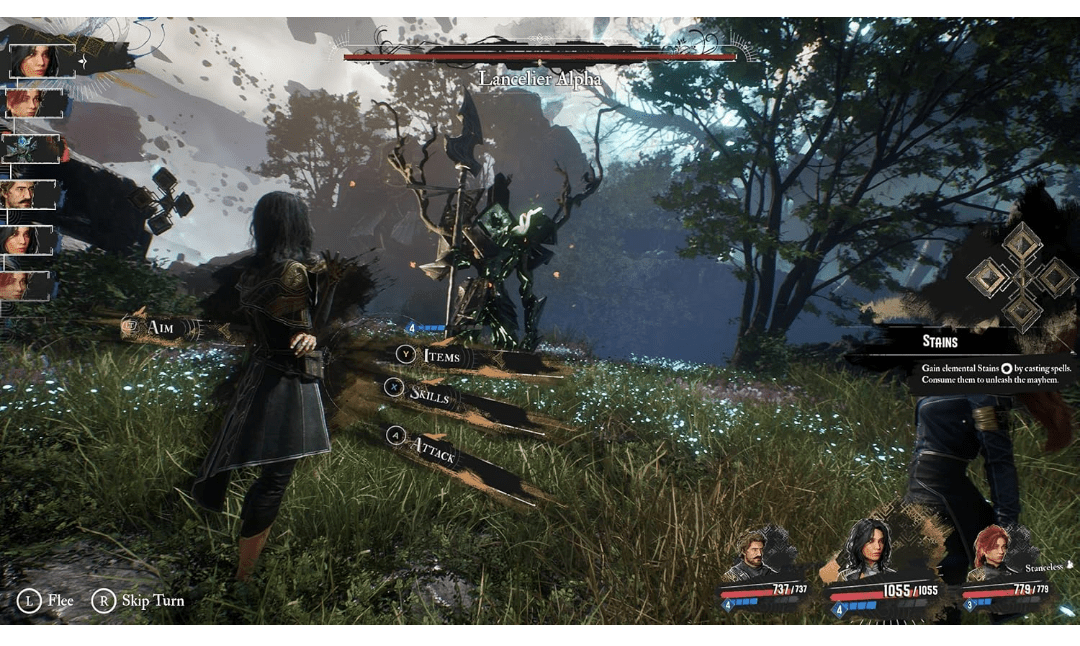Choose the Attack command
Viewport: 1080px width, 646px height.
(x=433, y=449)
